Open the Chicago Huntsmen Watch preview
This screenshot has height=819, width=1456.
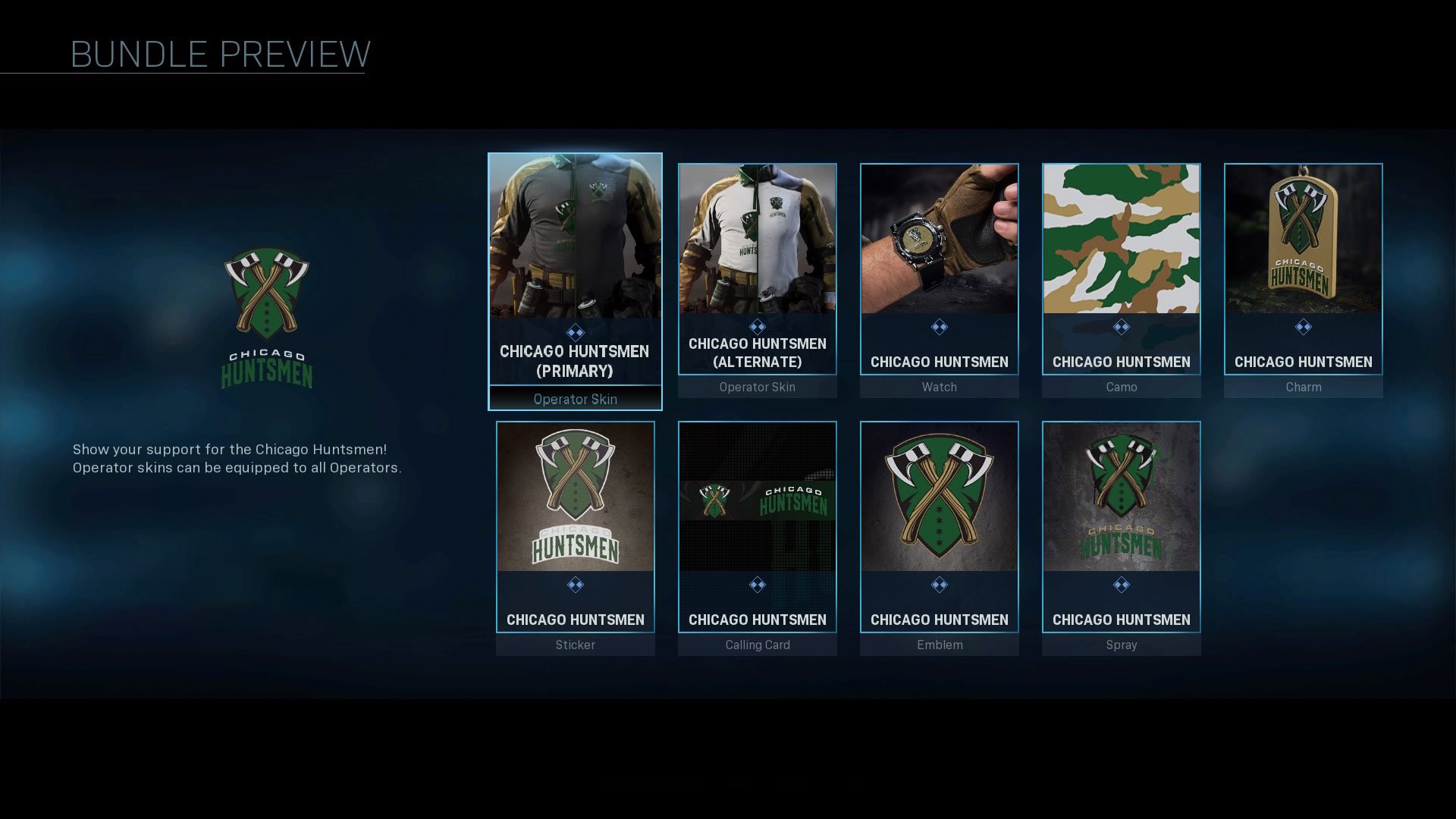coord(940,243)
